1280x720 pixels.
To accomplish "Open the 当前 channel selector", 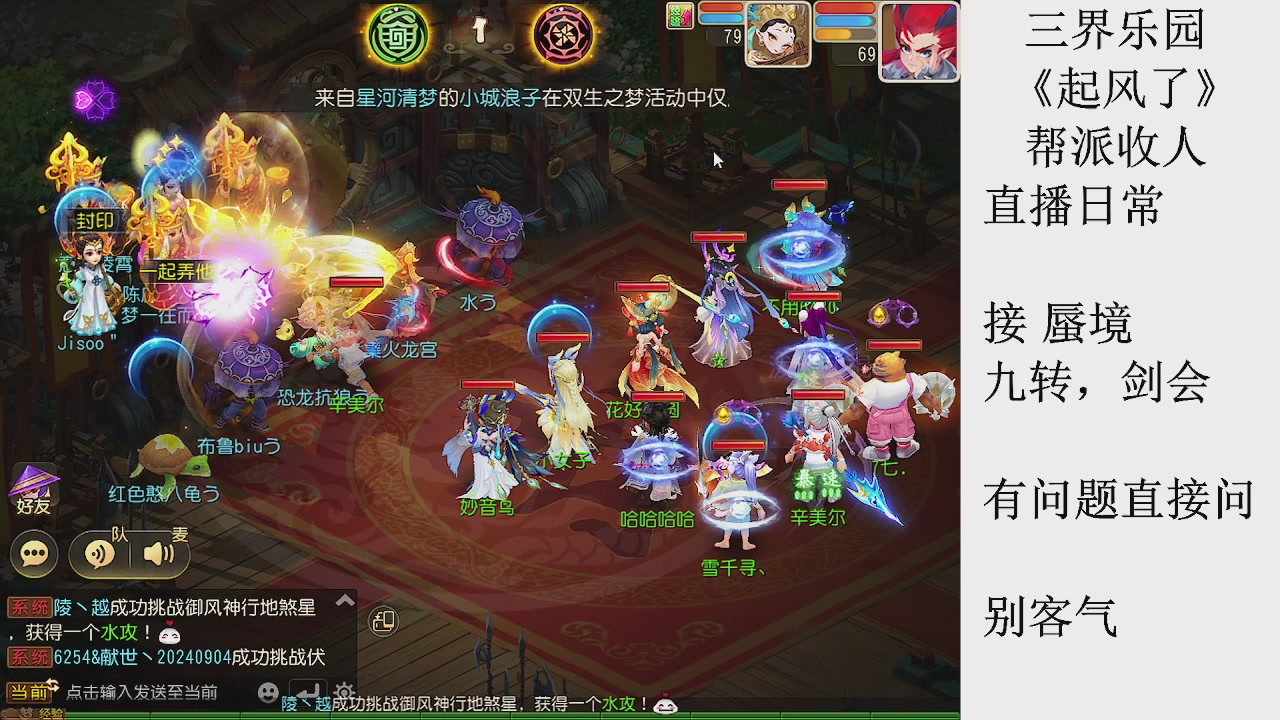I will click(x=28, y=690).
